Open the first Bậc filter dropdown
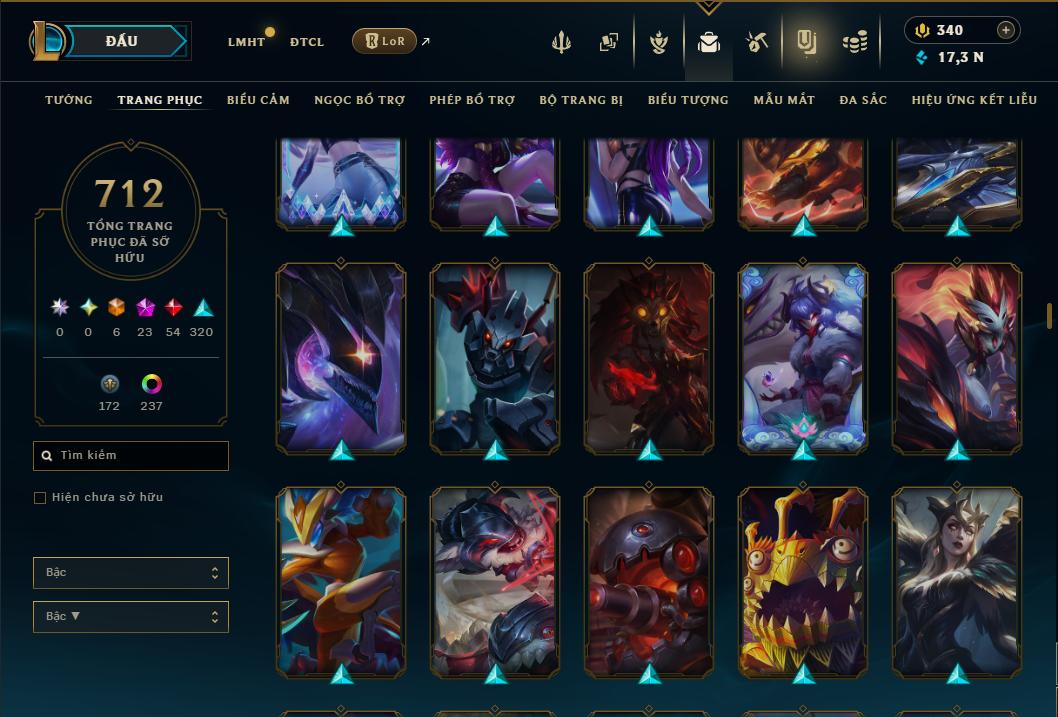Screen dimensions: 1058x717 click(x=131, y=573)
